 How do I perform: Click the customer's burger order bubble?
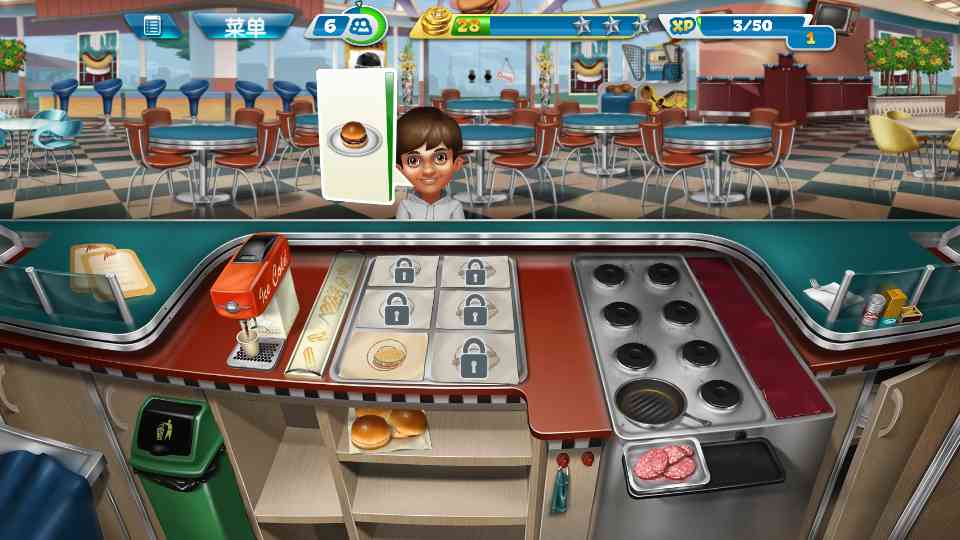(351, 135)
